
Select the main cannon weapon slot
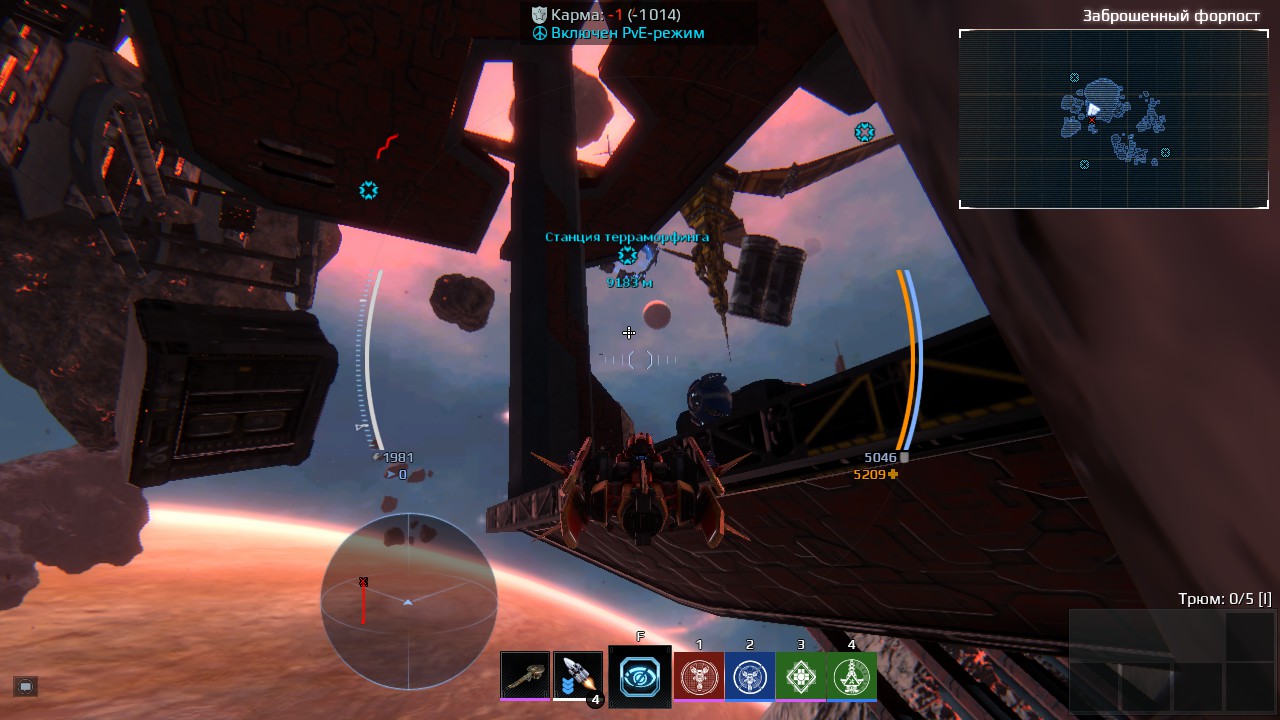[x=525, y=675]
